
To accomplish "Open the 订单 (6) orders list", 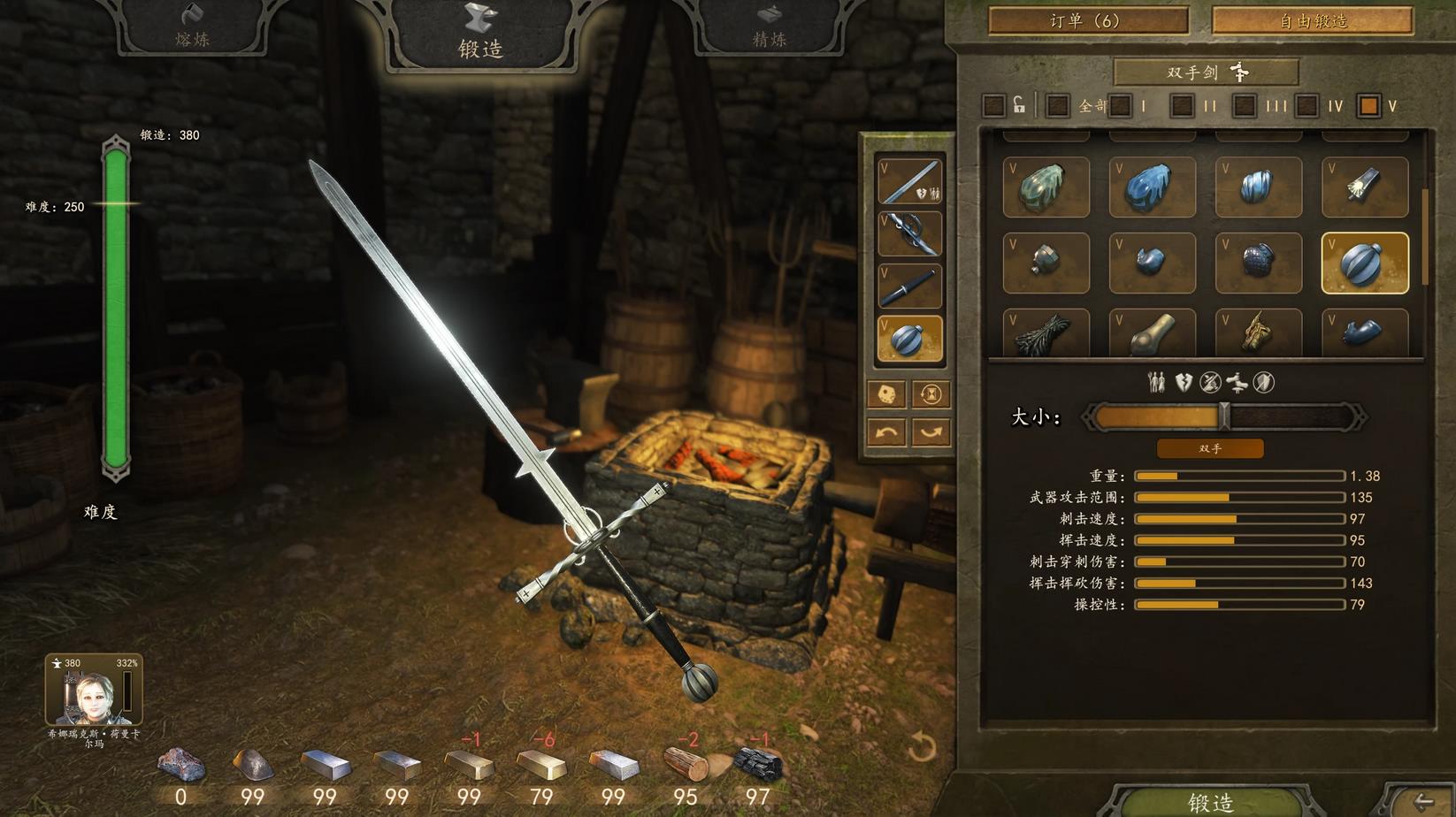I will (x=1087, y=20).
